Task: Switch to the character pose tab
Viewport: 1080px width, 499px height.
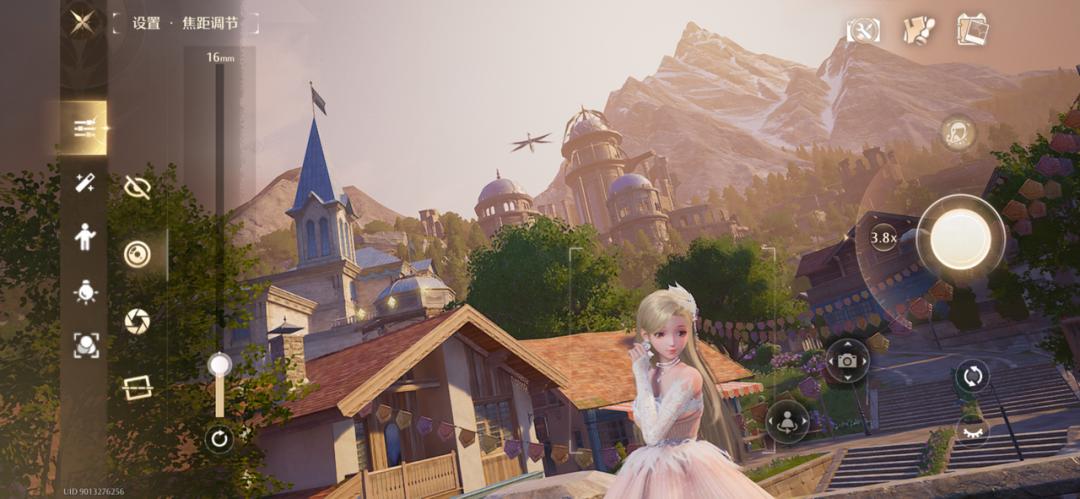Action: [85, 237]
